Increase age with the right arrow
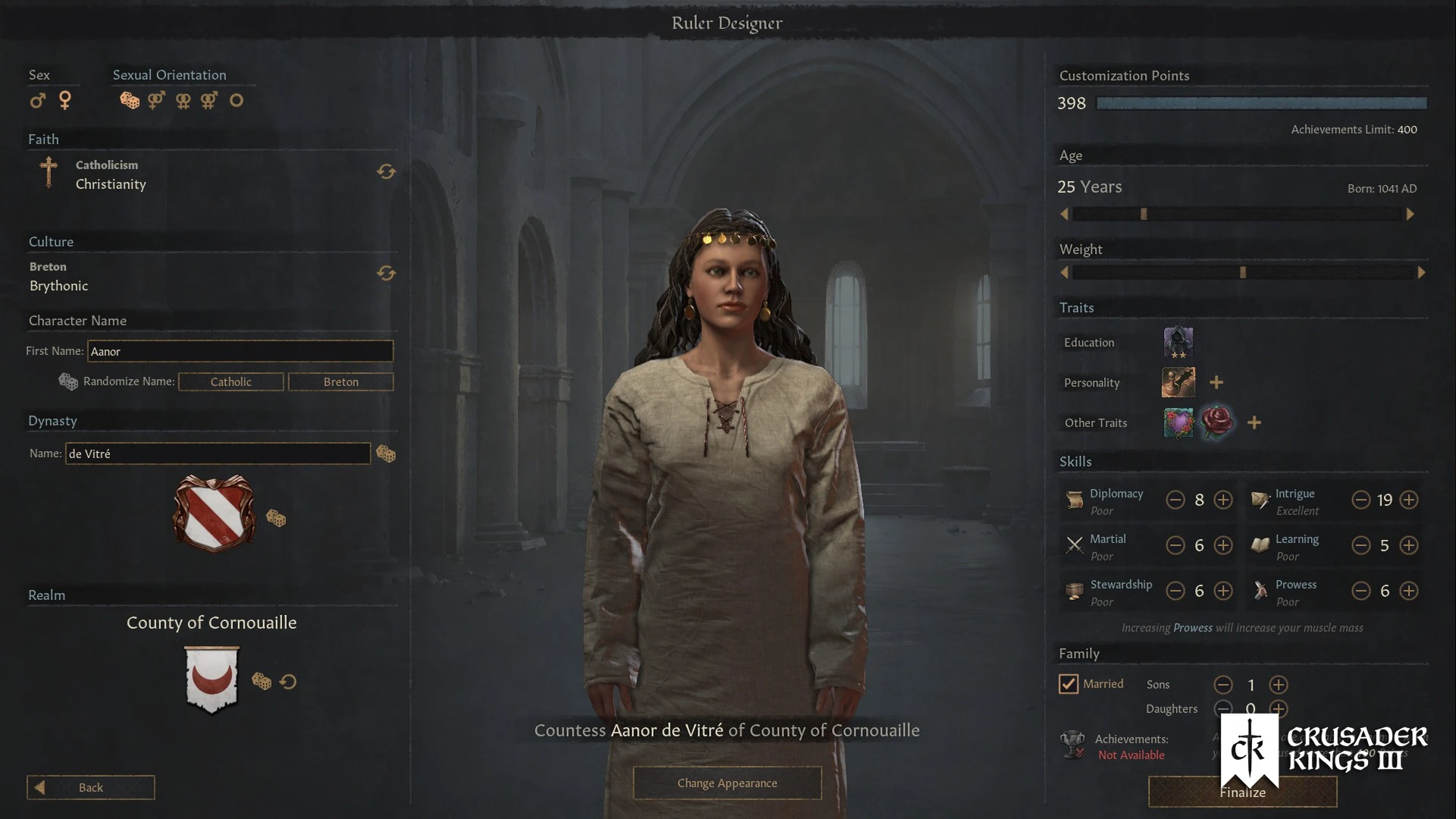Image resolution: width=1456 pixels, height=819 pixels. pyautogui.click(x=1410, y=215)
